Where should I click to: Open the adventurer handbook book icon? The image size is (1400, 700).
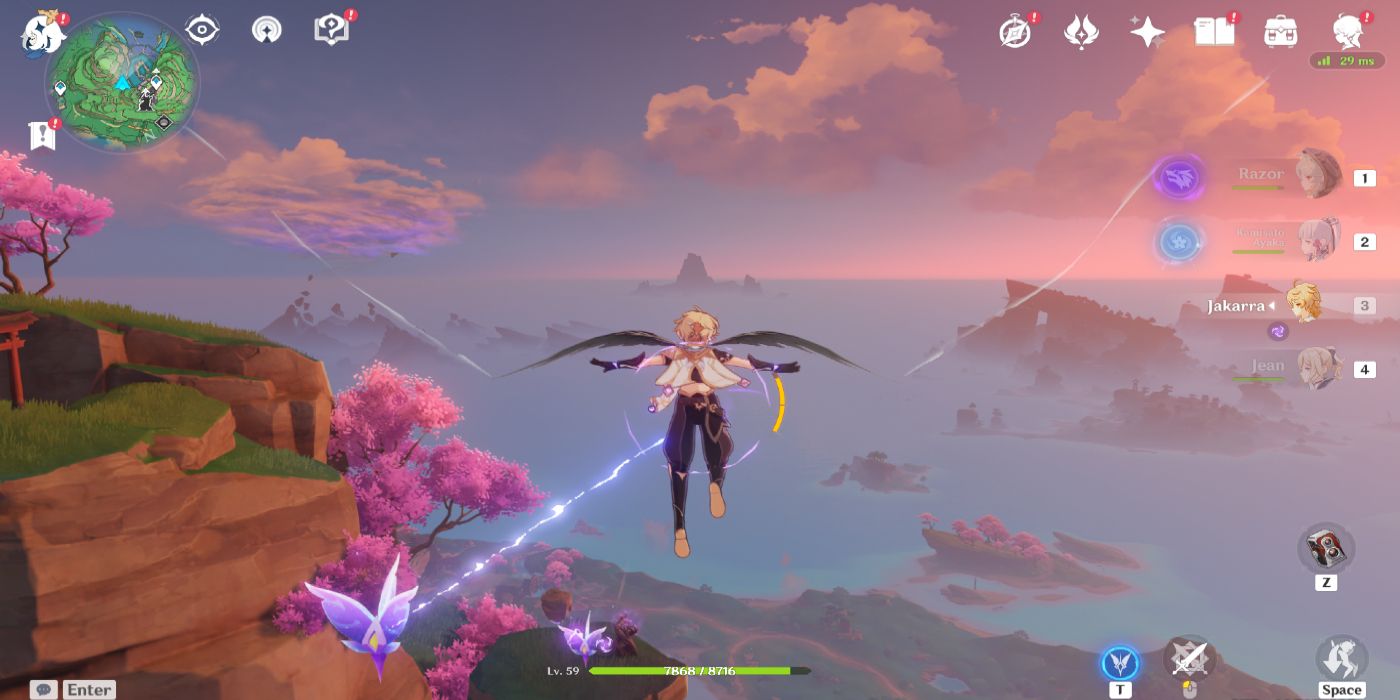pyautogui.click(x=1214, y=32)
